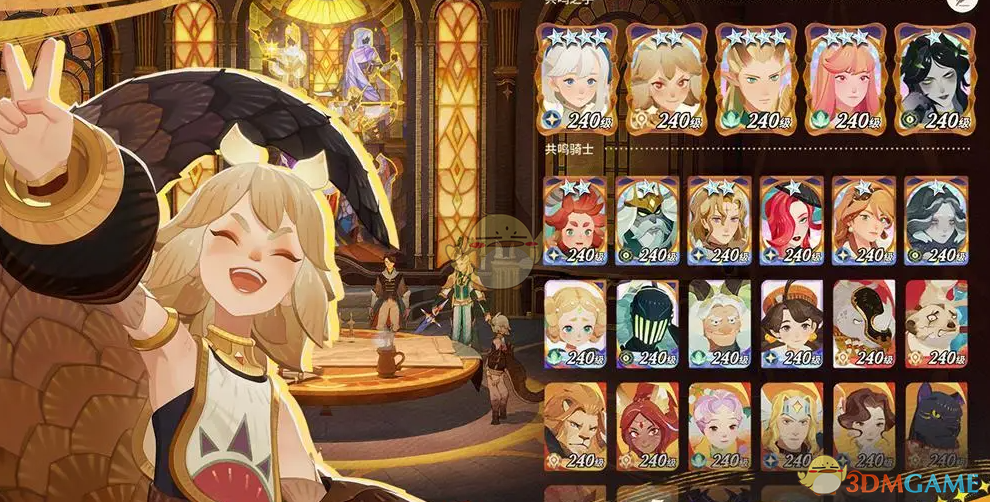Select the white-haired hero card
The width and height of the screenshot is (990, 502).
pos(575,78)
